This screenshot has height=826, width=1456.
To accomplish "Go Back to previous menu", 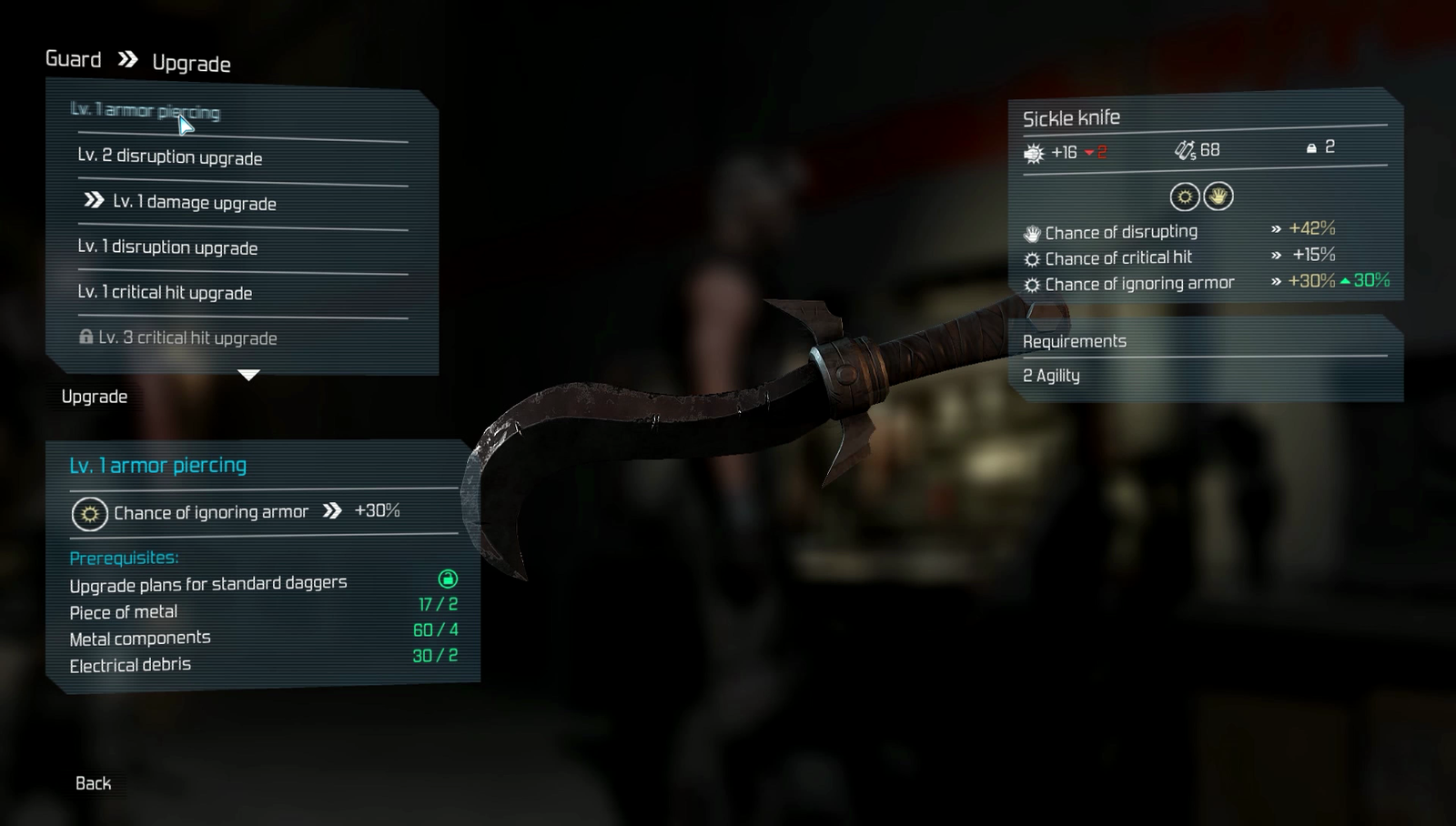I will point(93,783).
